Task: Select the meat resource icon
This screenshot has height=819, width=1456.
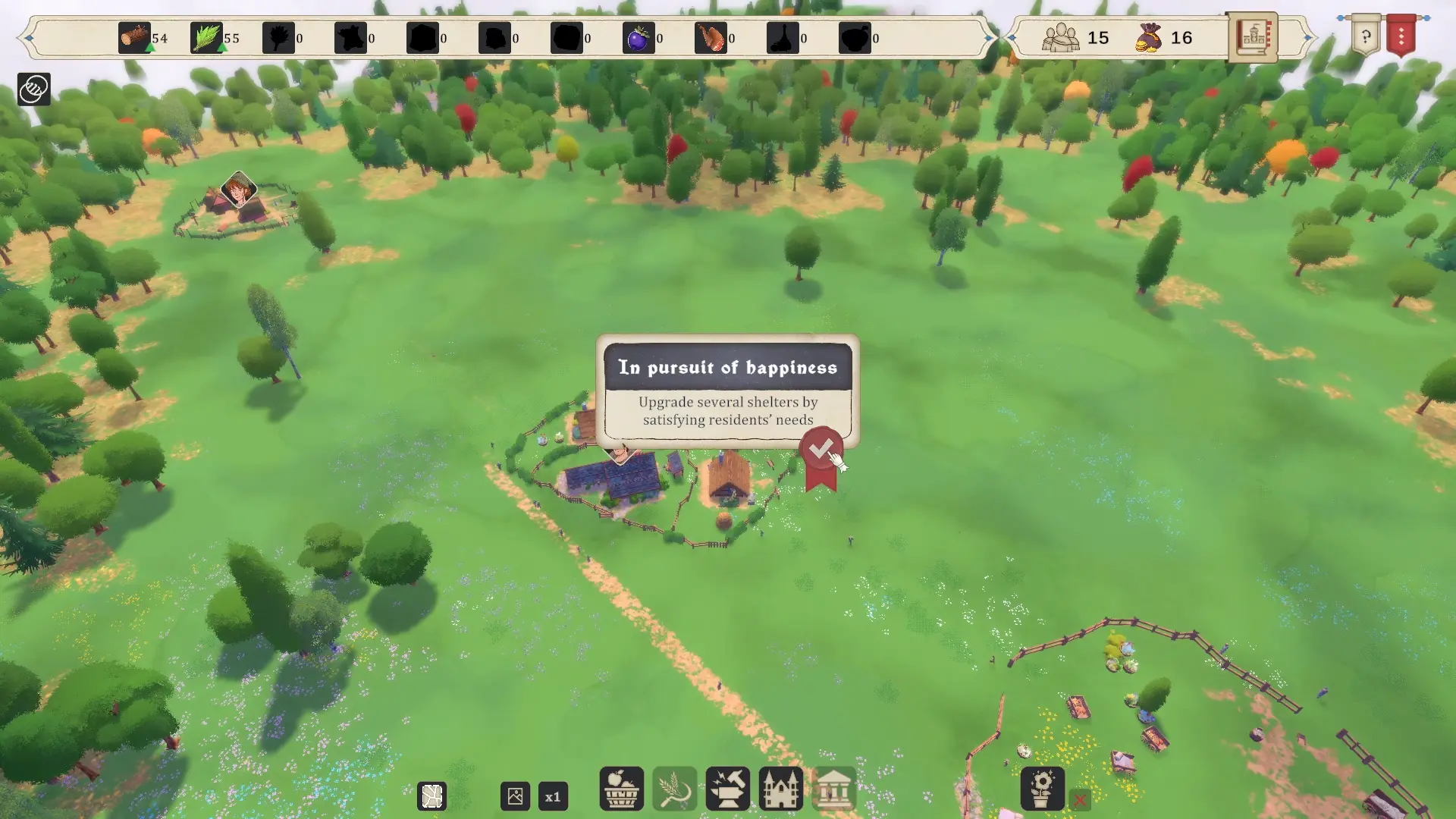Action: 711,38
